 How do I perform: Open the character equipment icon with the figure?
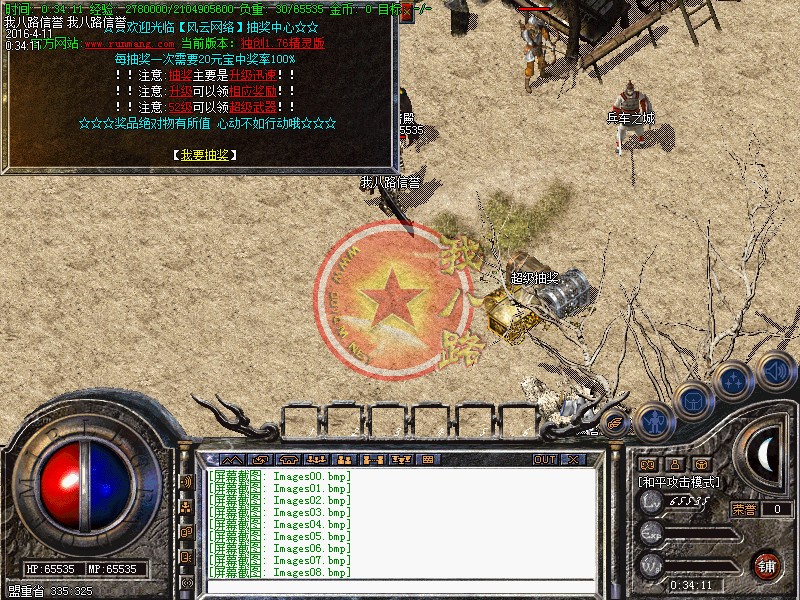click(x=653, y=423)
